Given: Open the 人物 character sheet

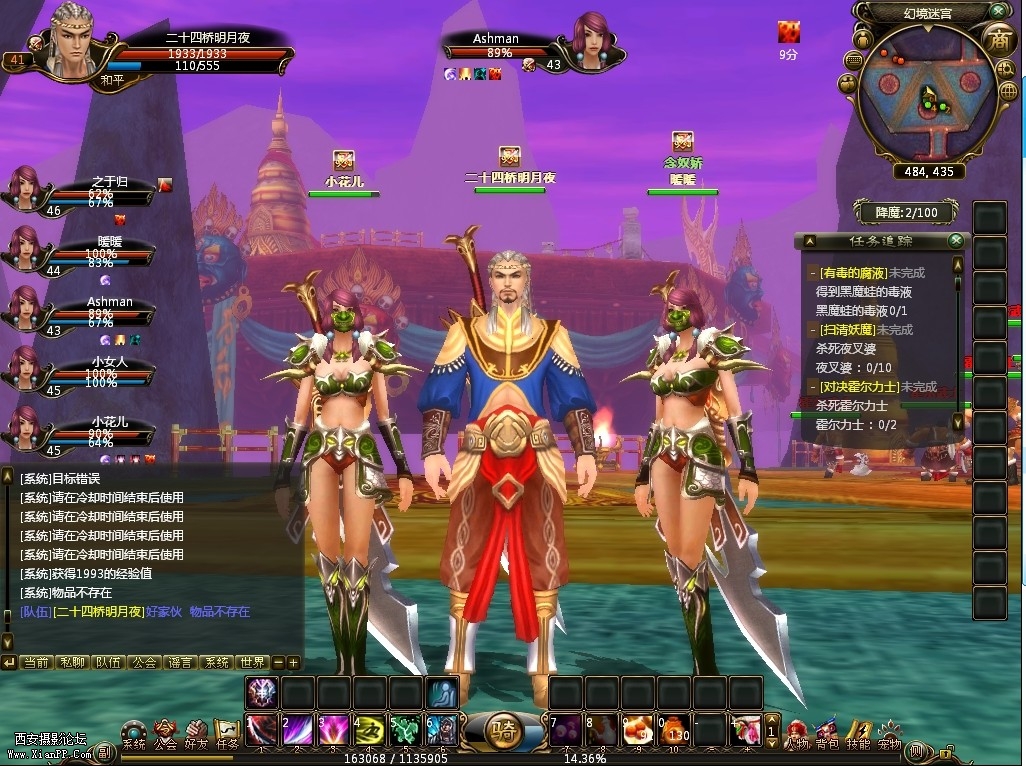Looking at the screenshot, I should [797, 733].
